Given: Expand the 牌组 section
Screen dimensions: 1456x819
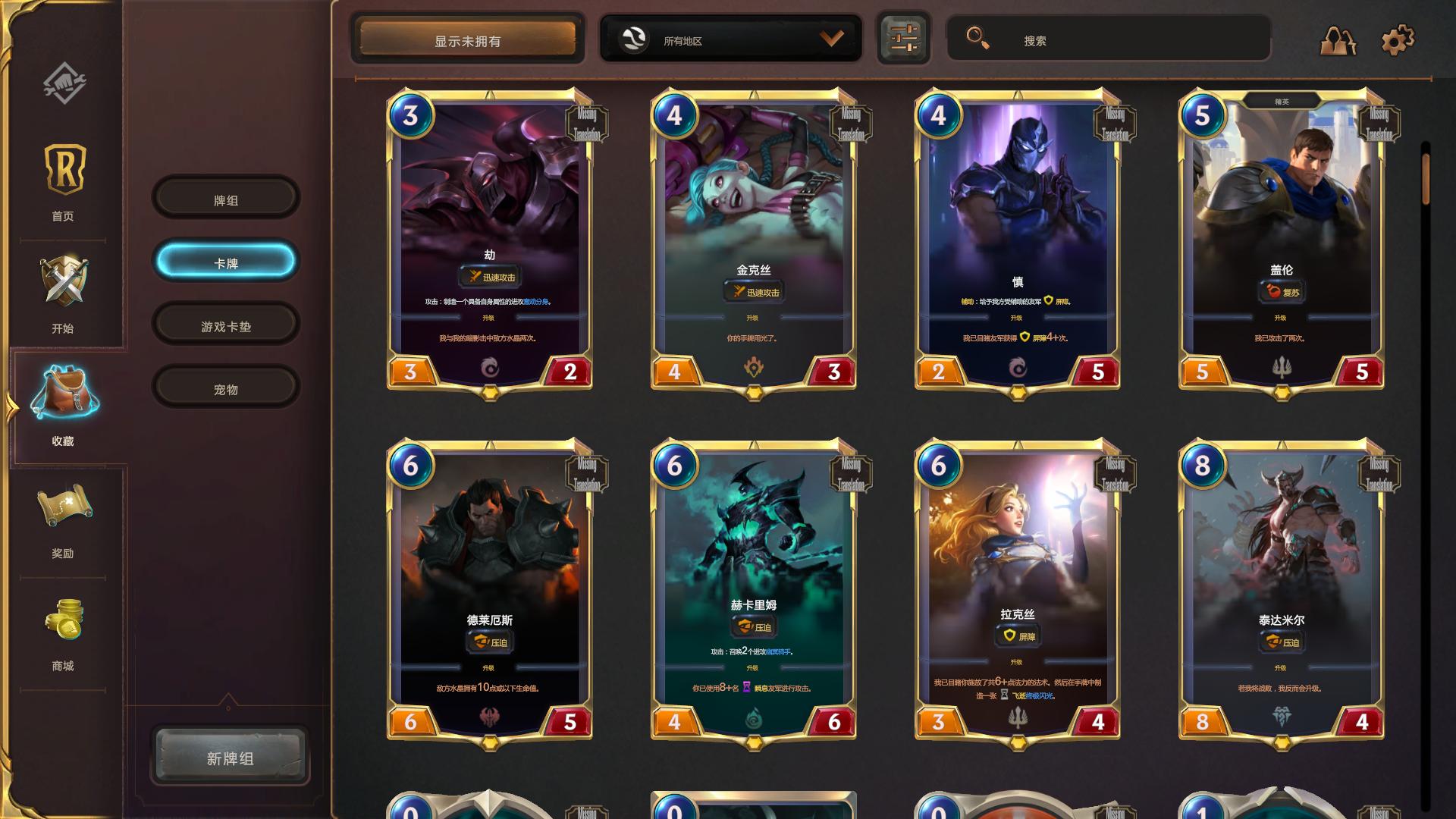Looking at the screenshot, I should coord(224,197).
